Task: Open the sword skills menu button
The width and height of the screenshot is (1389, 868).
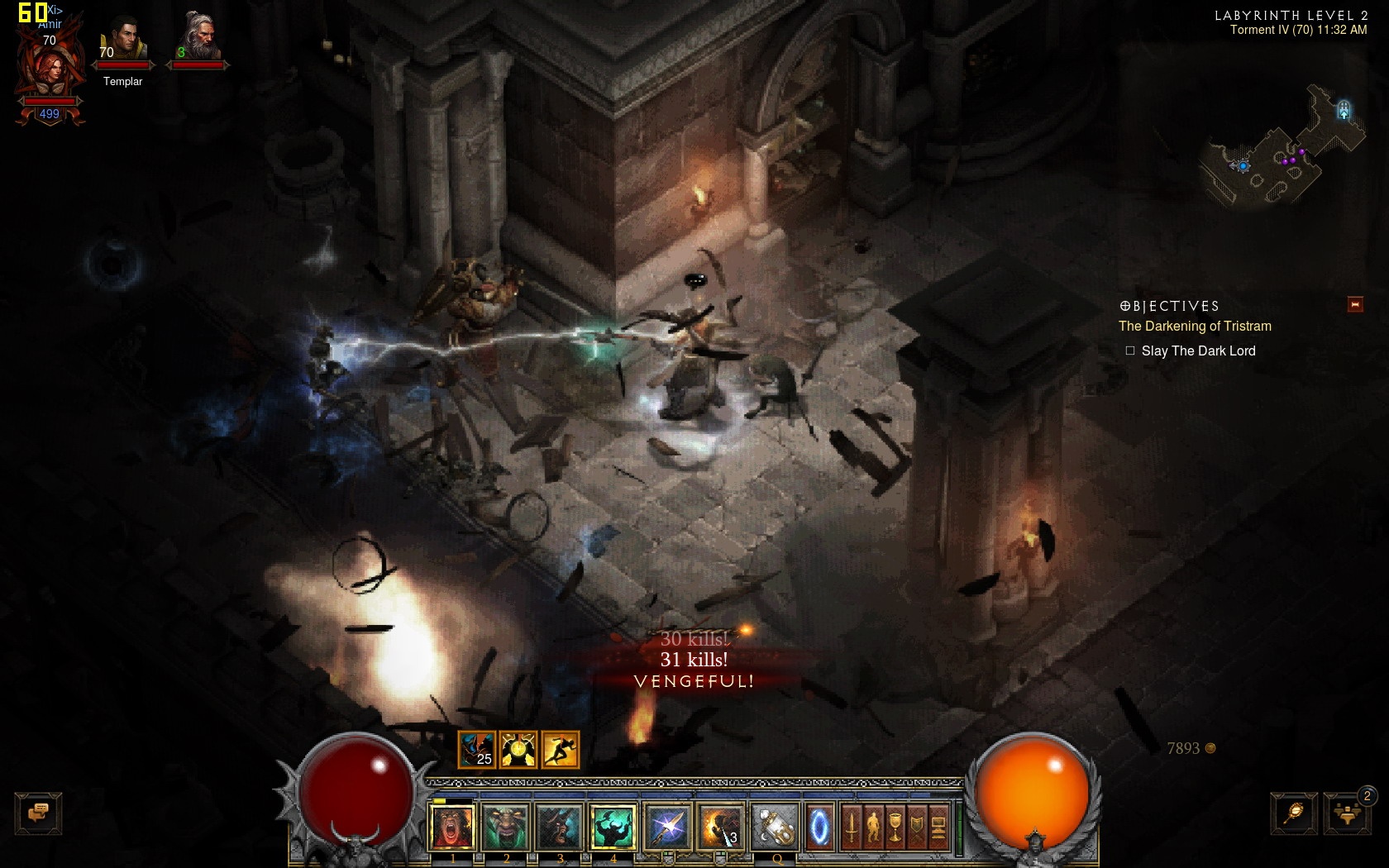Action: click(x=852, y=827)
